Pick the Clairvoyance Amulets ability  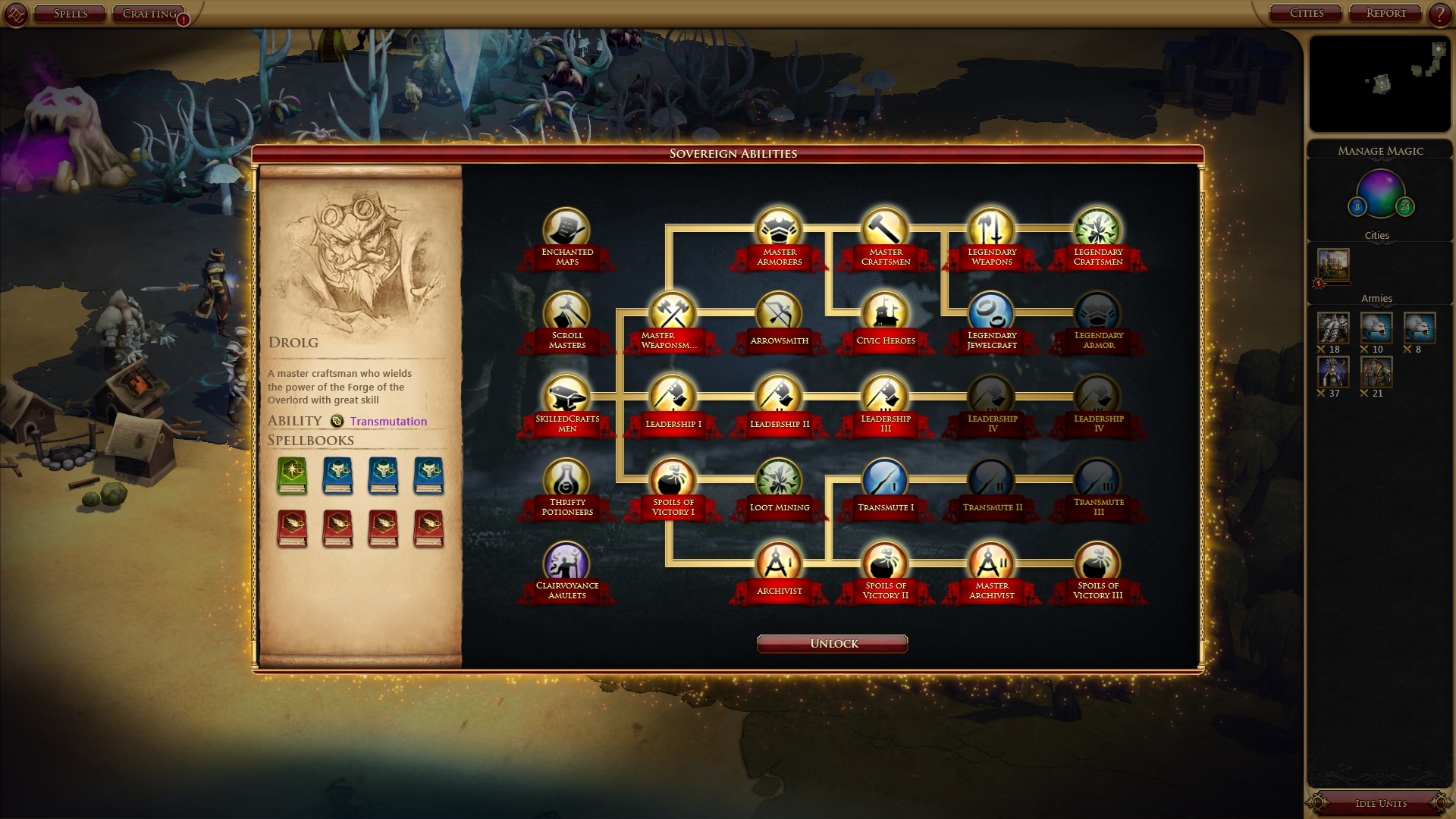[x=566, y=563]
